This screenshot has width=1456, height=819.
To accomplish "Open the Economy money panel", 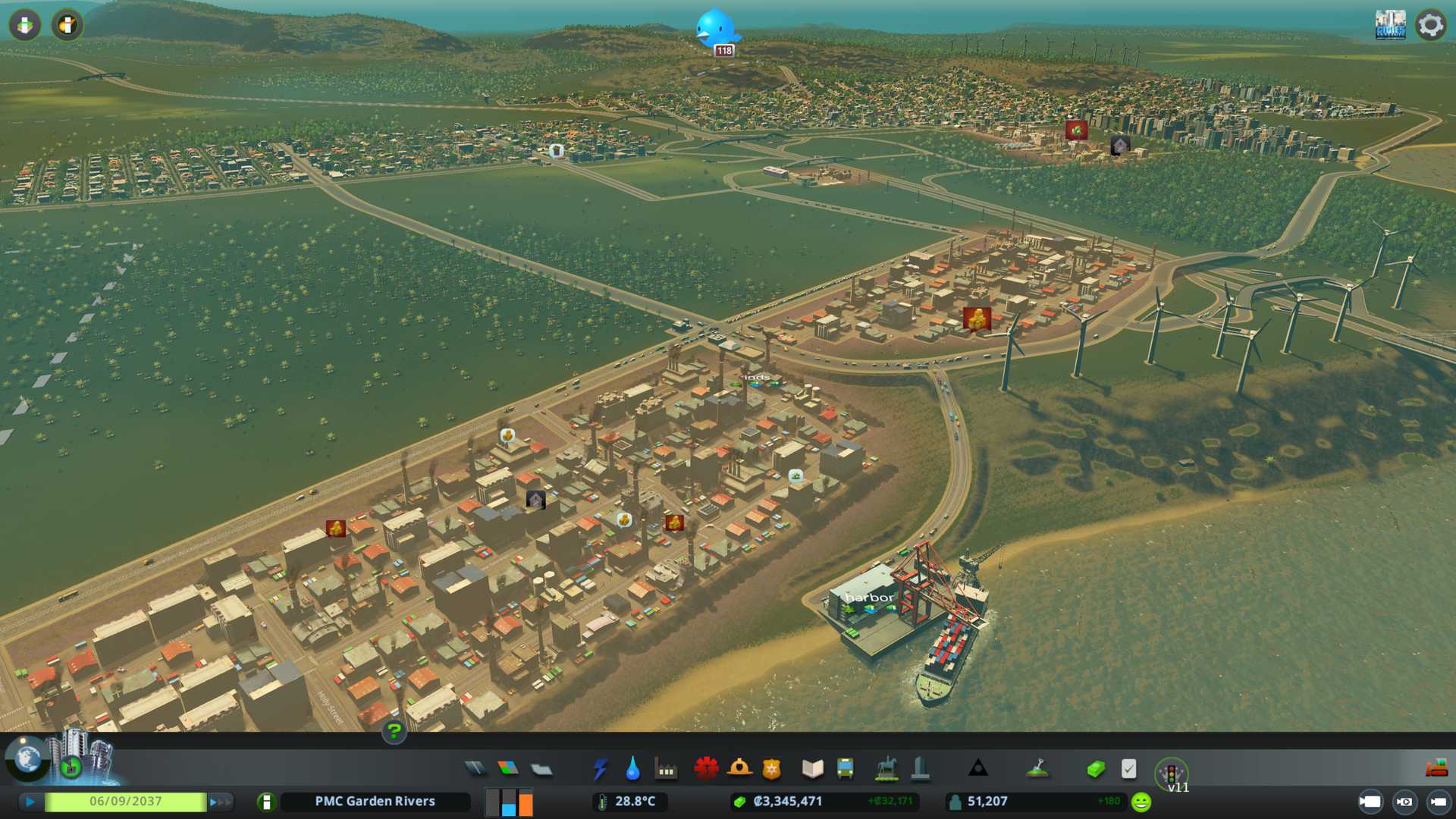I will (1096, 769).
